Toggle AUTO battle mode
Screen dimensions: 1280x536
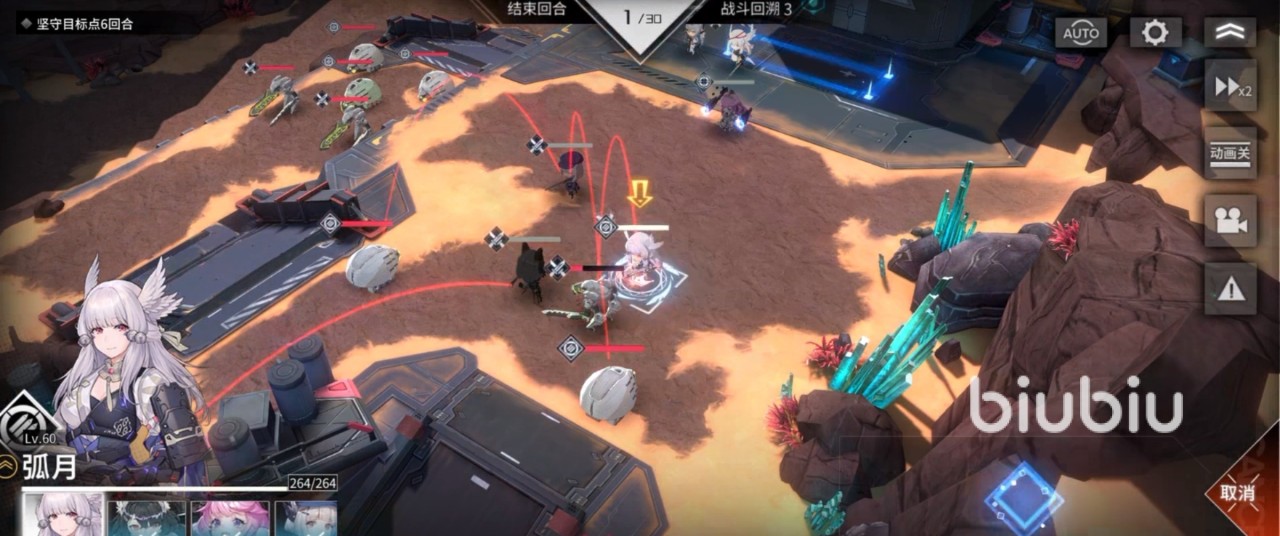click(1081, 33)
